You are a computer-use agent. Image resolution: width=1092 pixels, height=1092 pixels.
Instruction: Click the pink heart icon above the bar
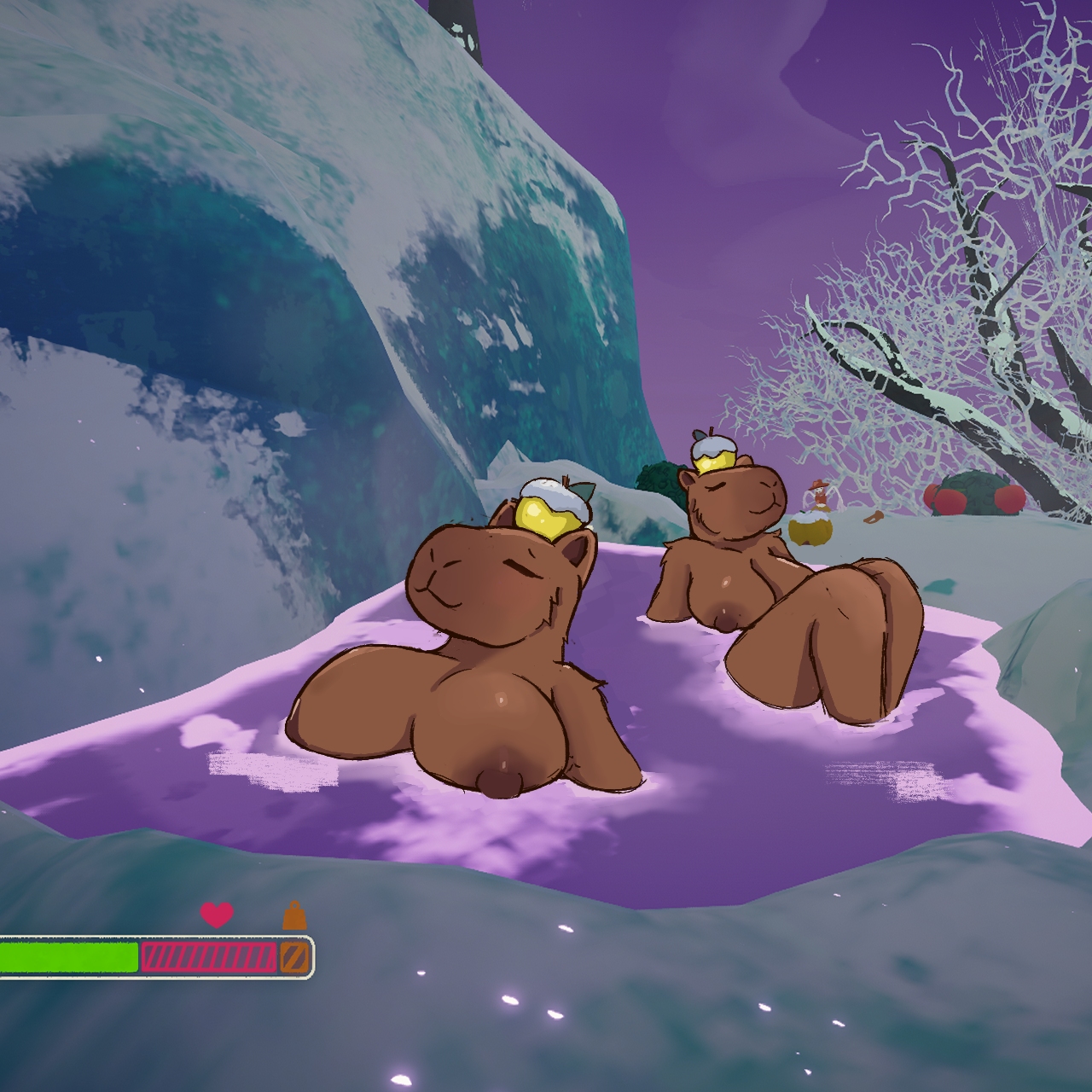click(217, 915)
